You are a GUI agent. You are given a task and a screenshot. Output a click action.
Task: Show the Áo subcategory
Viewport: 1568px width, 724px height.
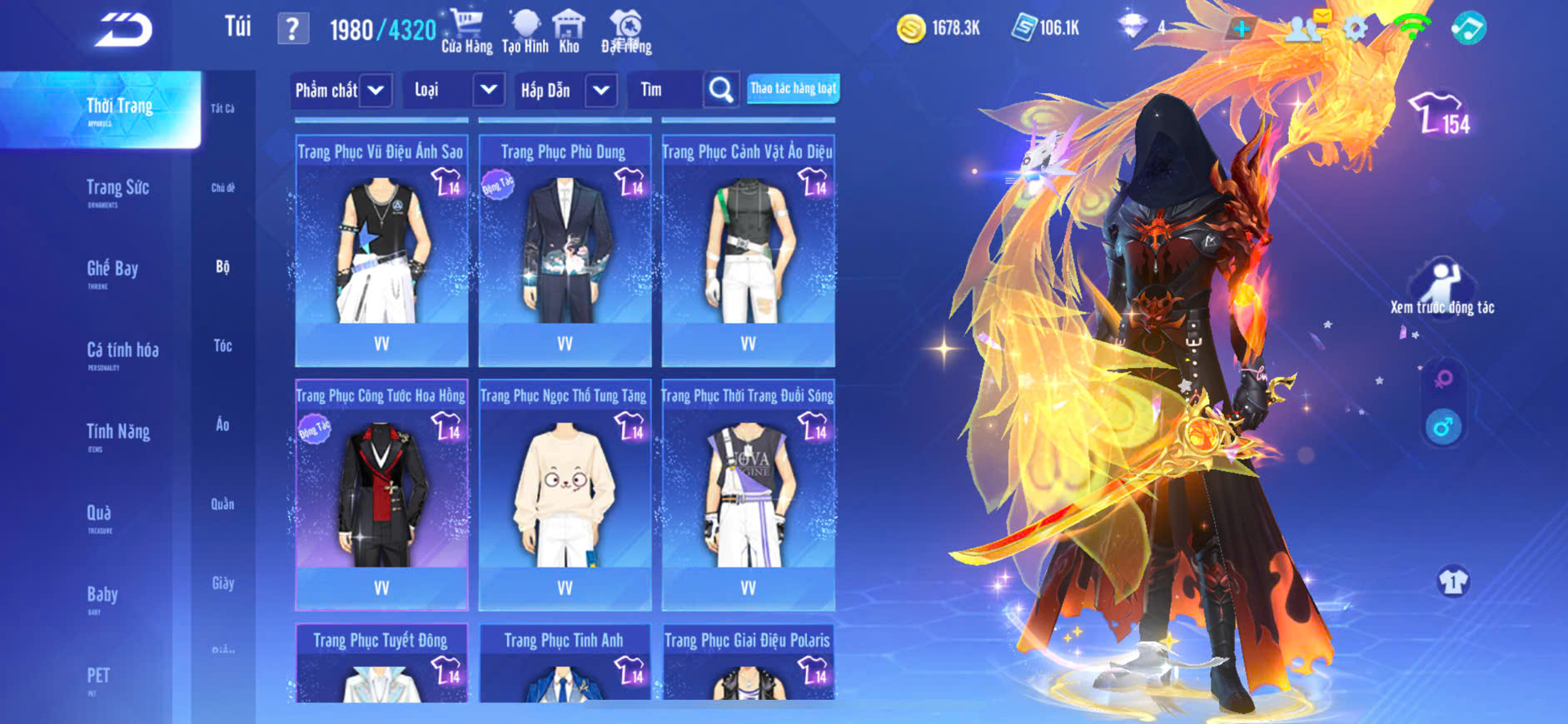point(222,424)
